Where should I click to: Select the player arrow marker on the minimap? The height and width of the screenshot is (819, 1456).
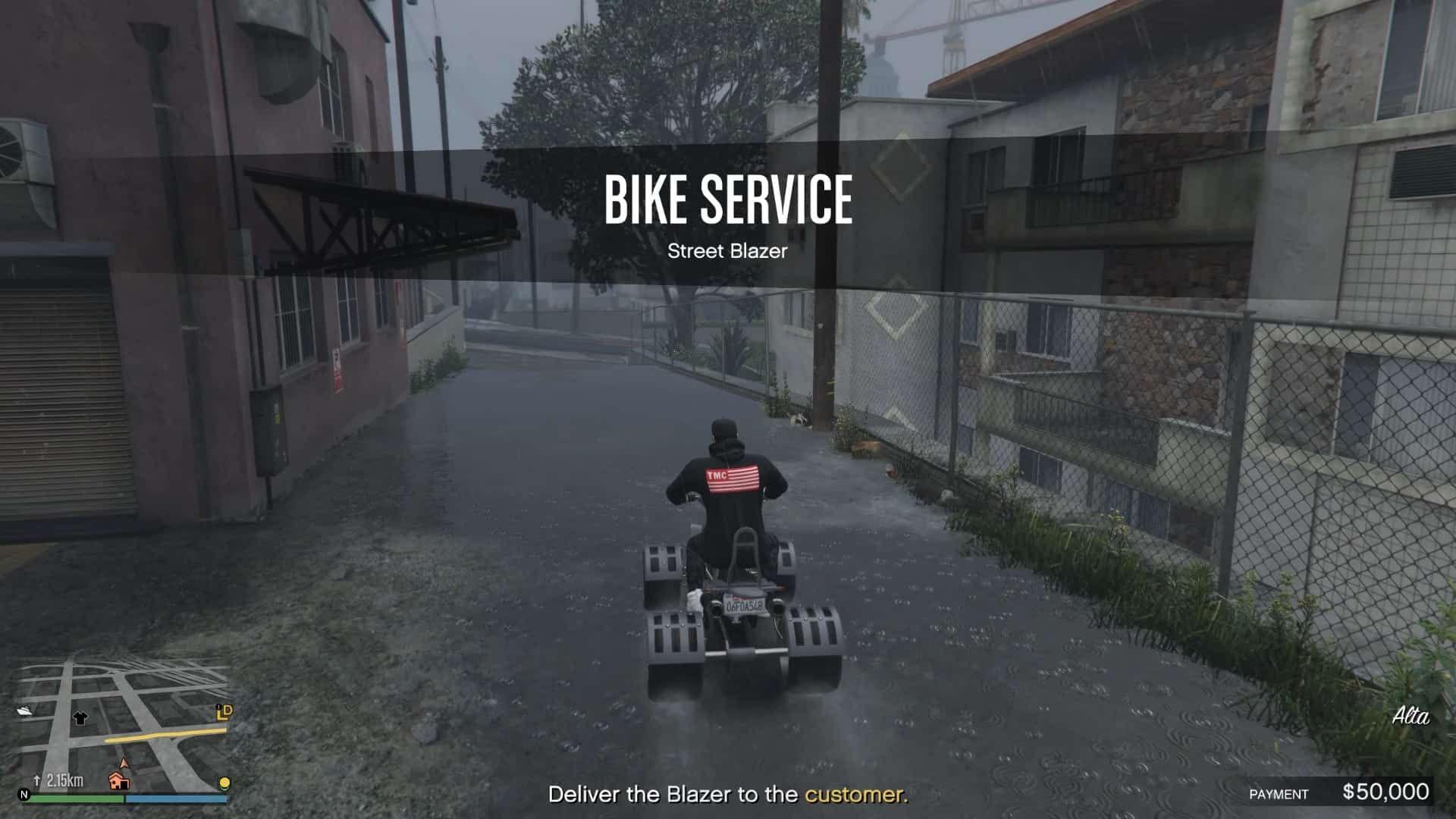(x=124, y=763)
